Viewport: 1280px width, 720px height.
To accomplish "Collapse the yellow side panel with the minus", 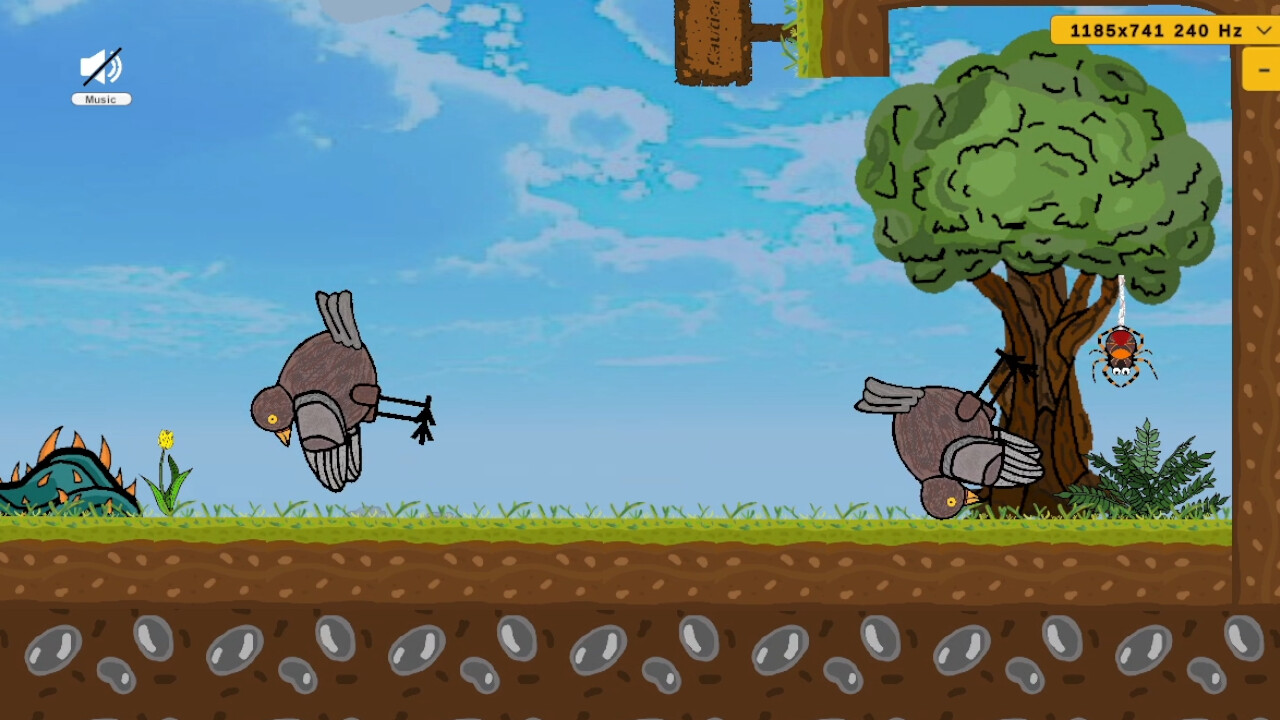I will [x=1262, y=70].
